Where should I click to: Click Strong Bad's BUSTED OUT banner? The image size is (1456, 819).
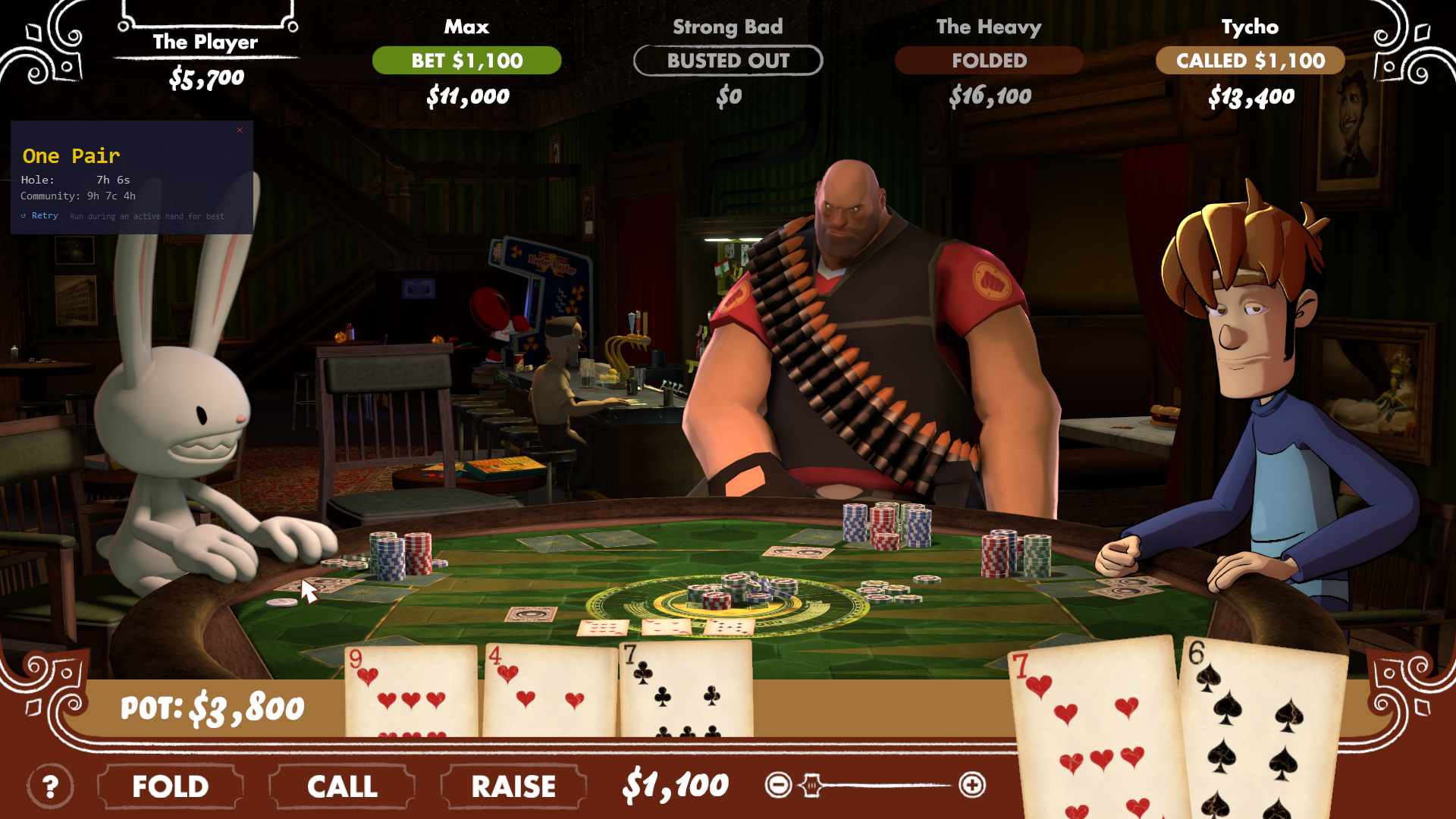click(727, 61)
